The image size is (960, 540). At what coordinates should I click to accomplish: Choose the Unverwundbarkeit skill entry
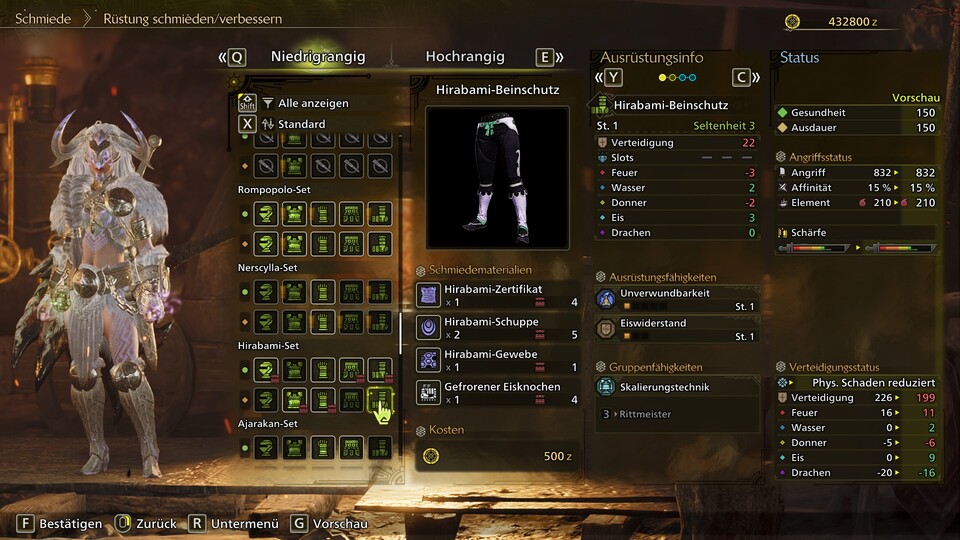click(x=677, y=300)
